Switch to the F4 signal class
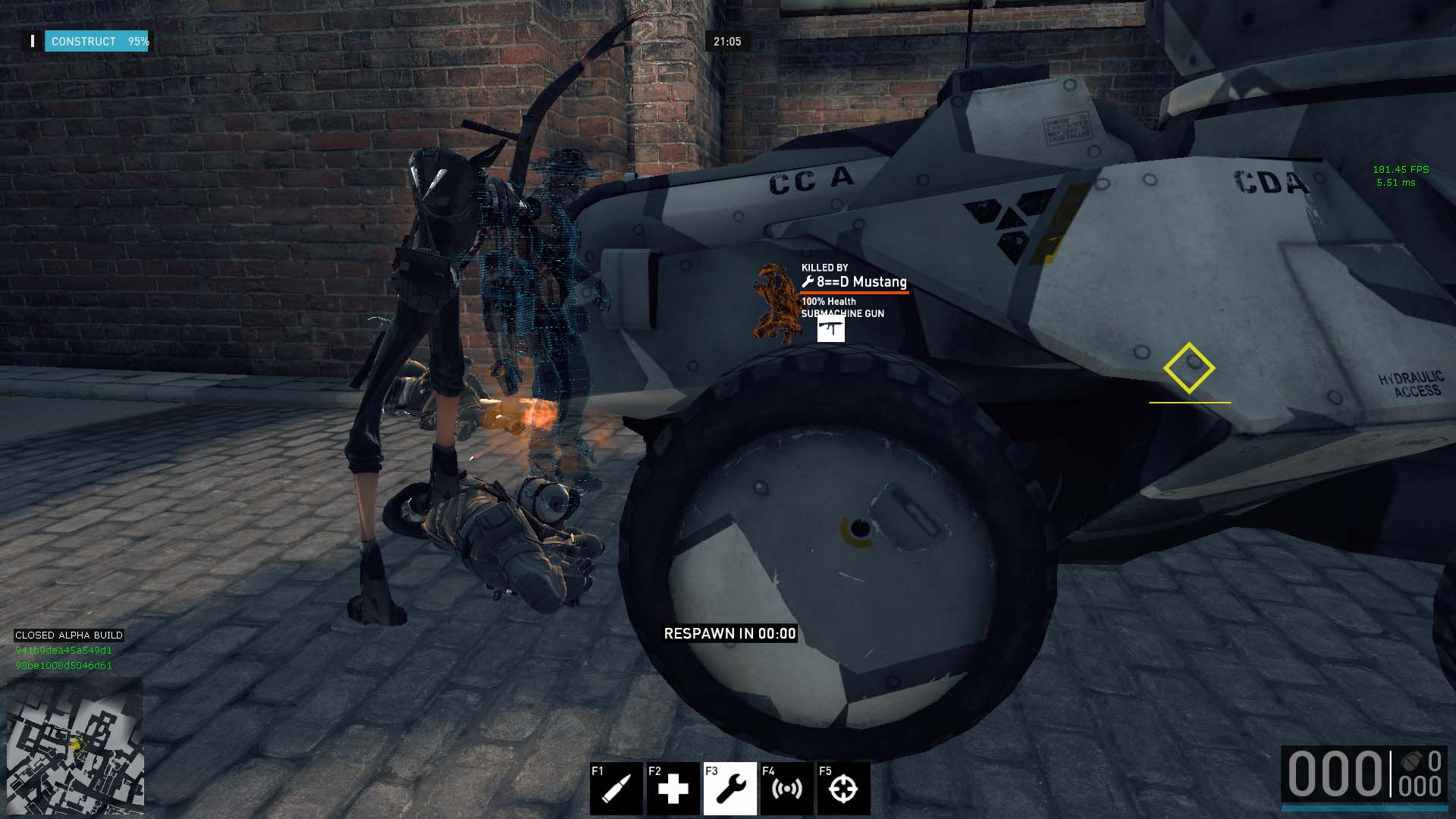 coord(786,789)
